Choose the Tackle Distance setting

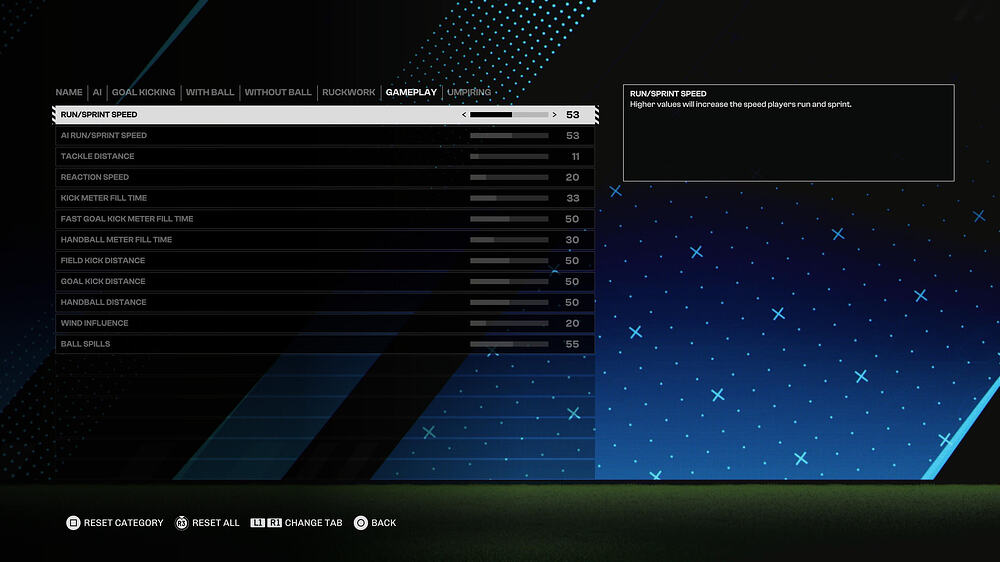pyautogui.click(x=324, y=157)
